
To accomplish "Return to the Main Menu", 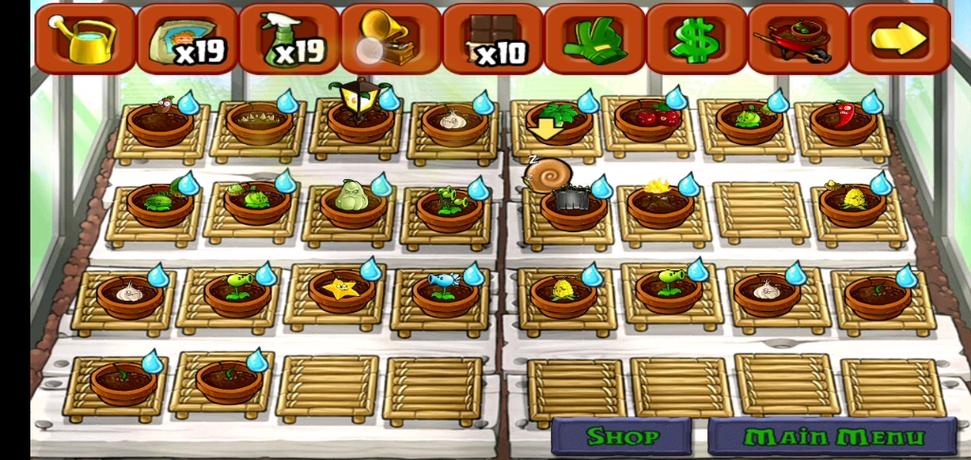I will (834, 437).
